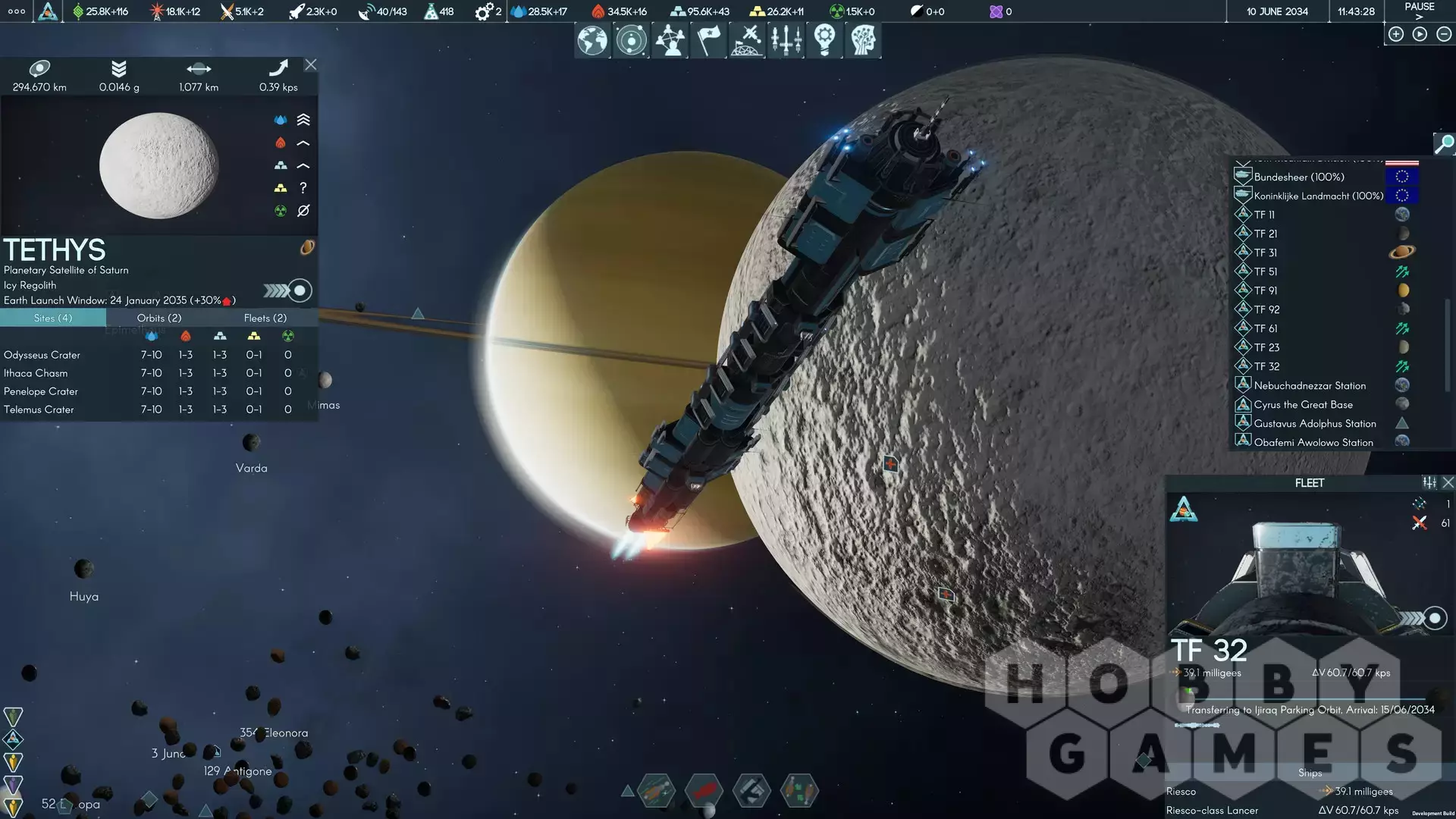
Task: Select Nebuchadnezzar Station in the list
Action: (1310, 385)
